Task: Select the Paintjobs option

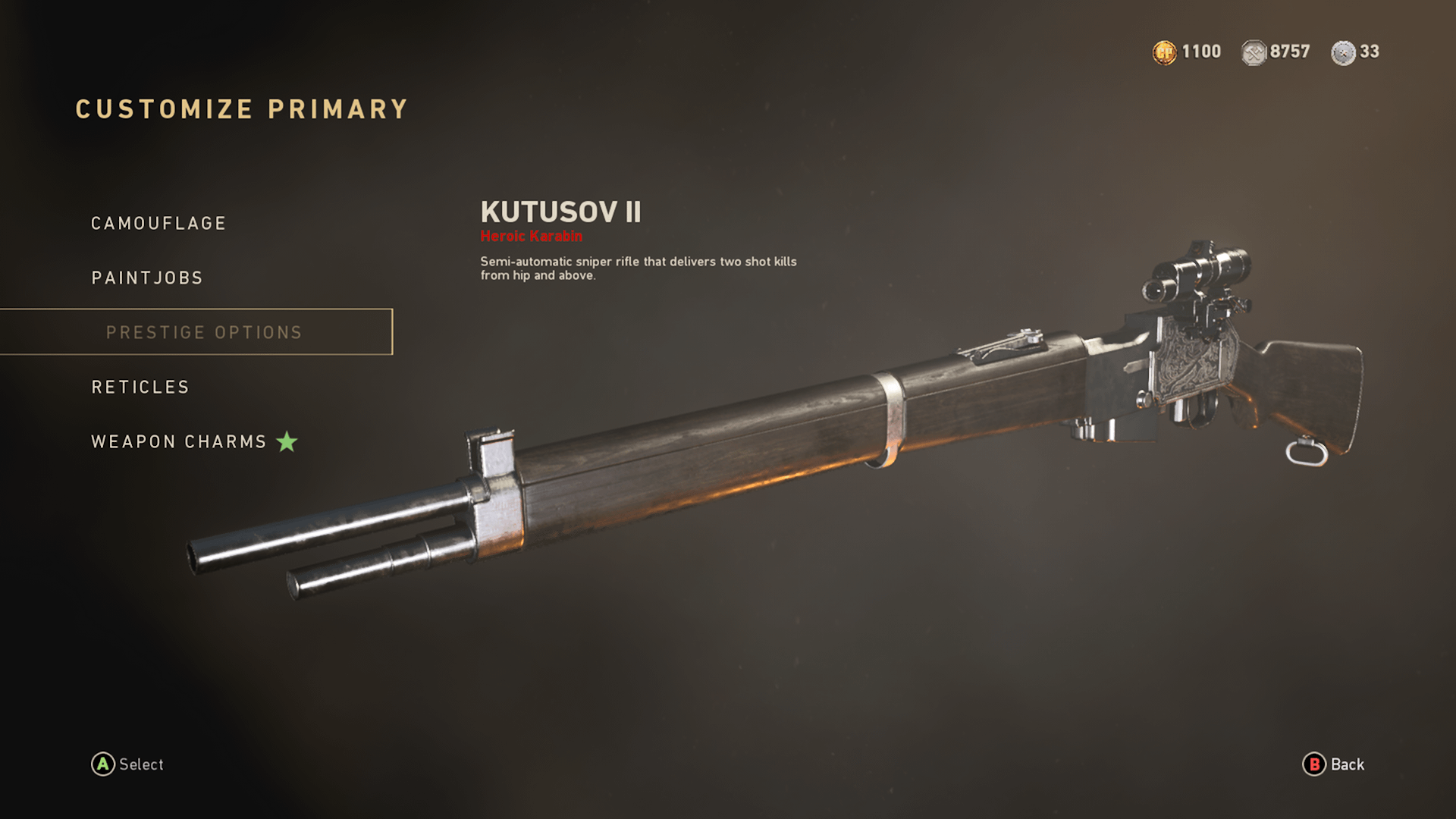Action: 147,278
